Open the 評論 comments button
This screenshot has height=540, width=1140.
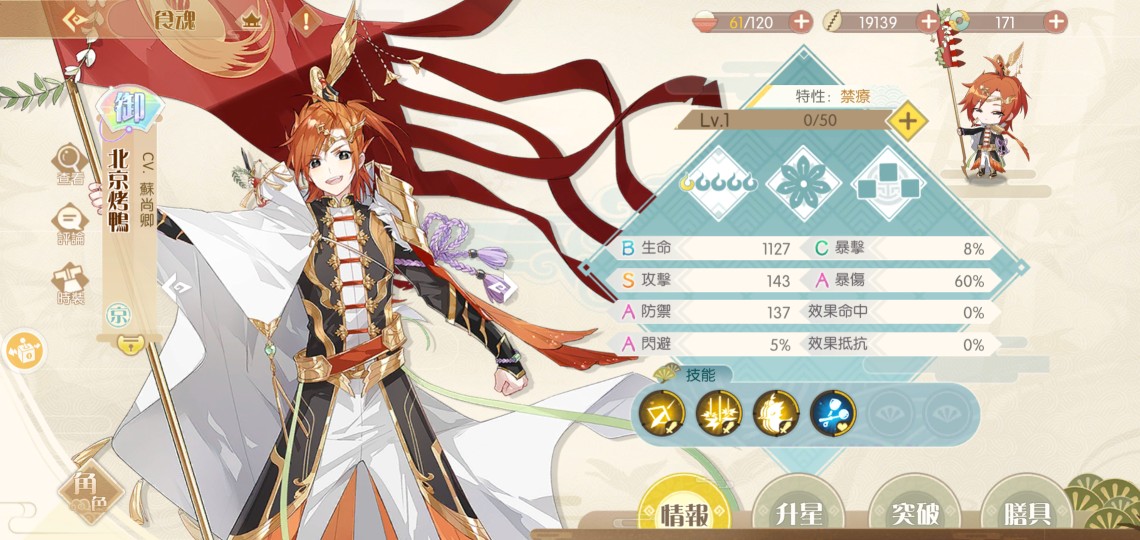tap(70, 224)
